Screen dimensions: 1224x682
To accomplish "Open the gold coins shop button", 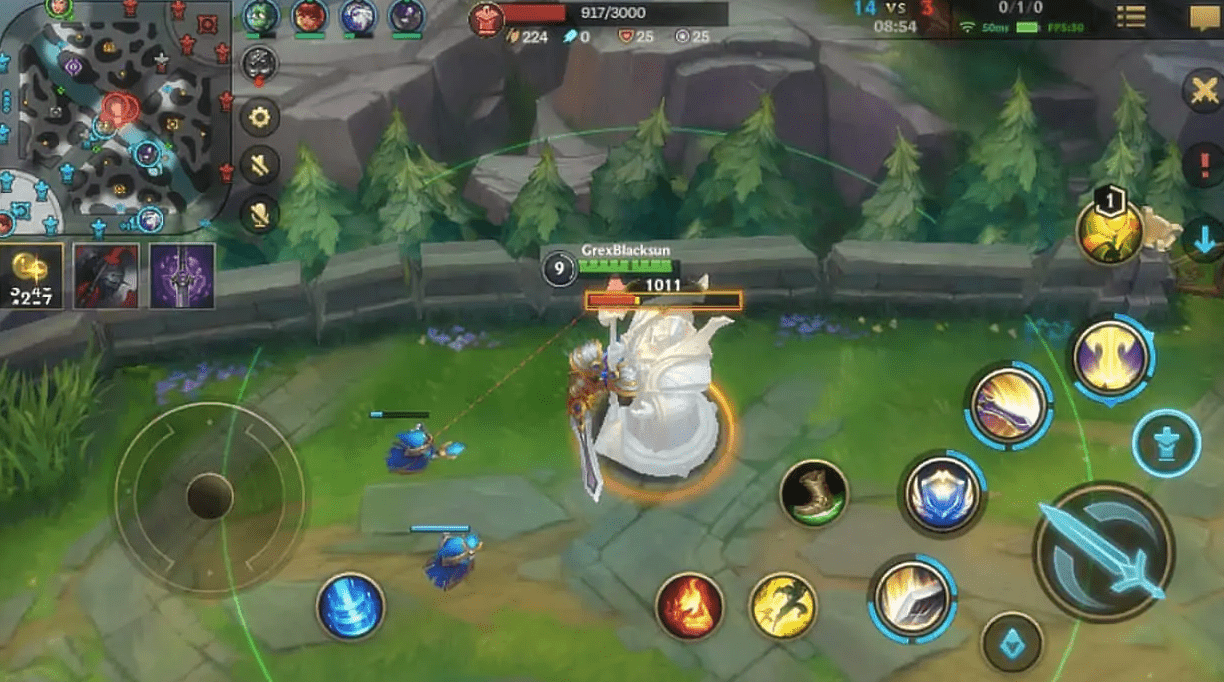I will click(32, 275).
